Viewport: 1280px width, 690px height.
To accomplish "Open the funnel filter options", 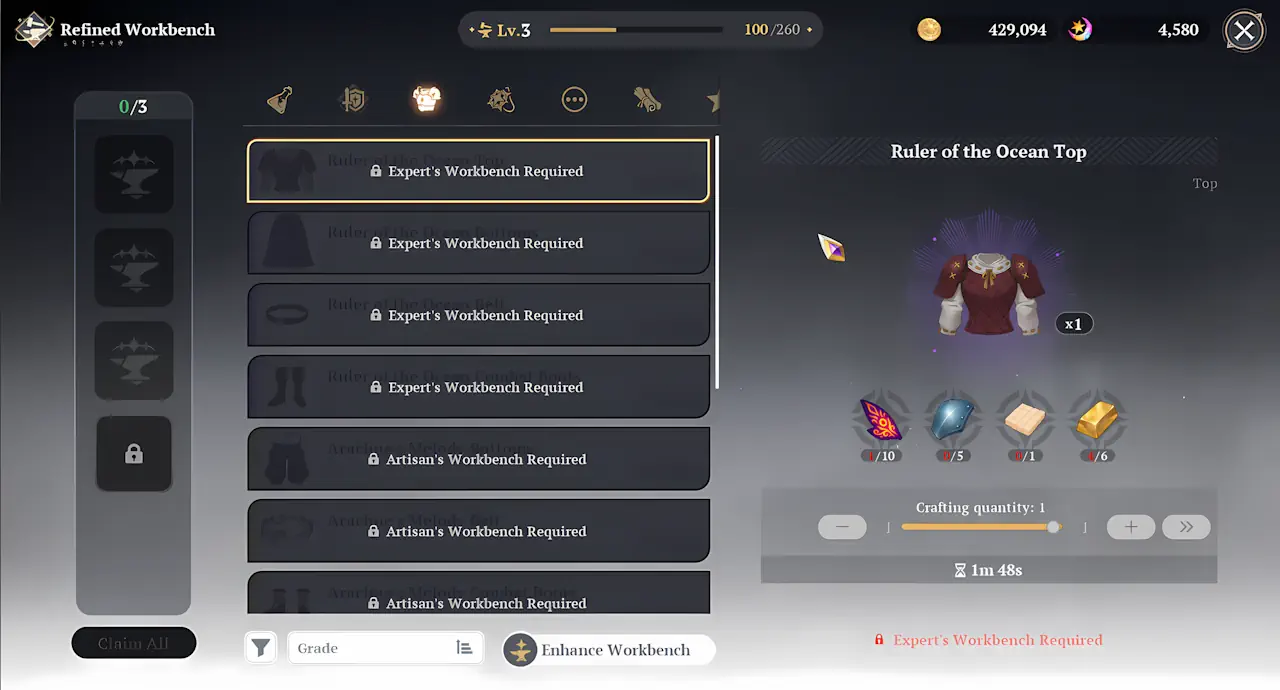I will click(260, 648).
